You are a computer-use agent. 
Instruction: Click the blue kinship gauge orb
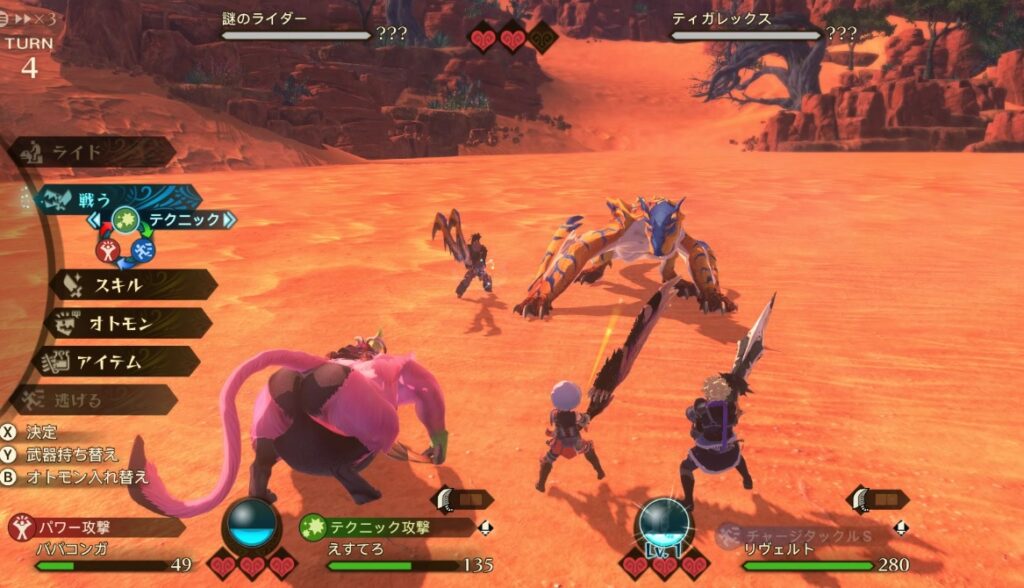(250, 524)
